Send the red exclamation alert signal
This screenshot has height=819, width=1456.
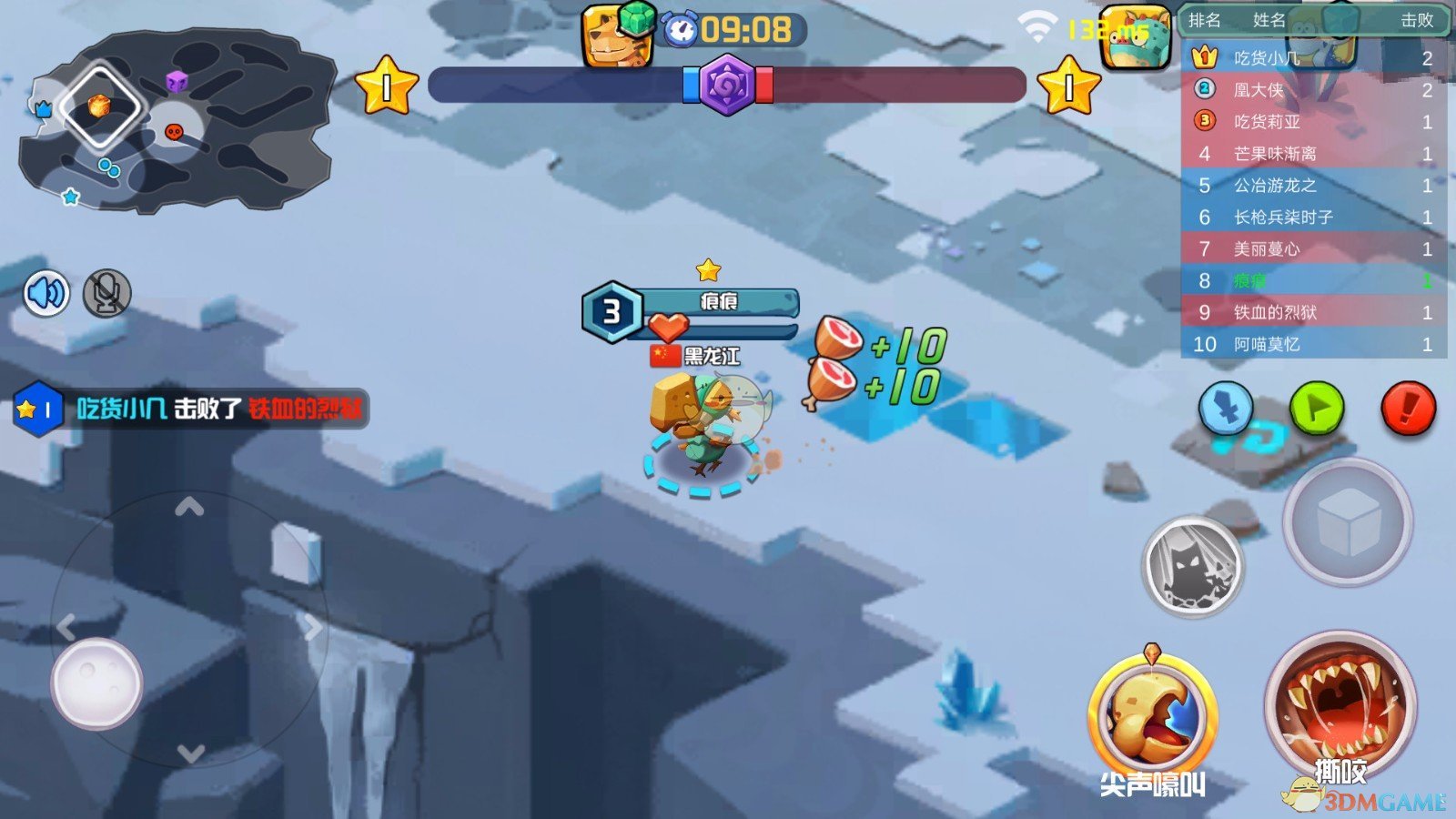(x=1408, y=409)
